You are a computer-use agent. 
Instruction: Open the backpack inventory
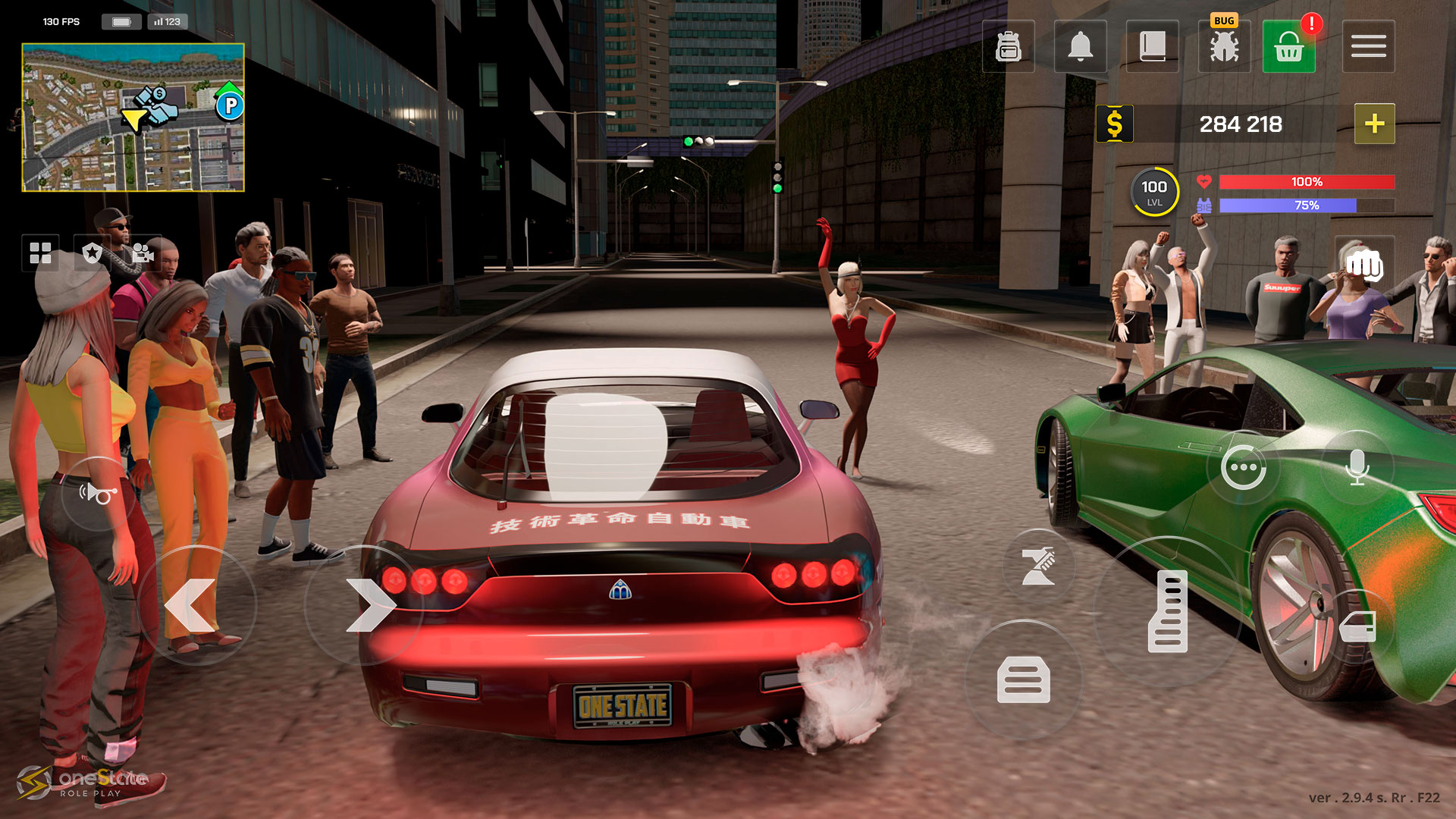click(x=1008, y=47)
